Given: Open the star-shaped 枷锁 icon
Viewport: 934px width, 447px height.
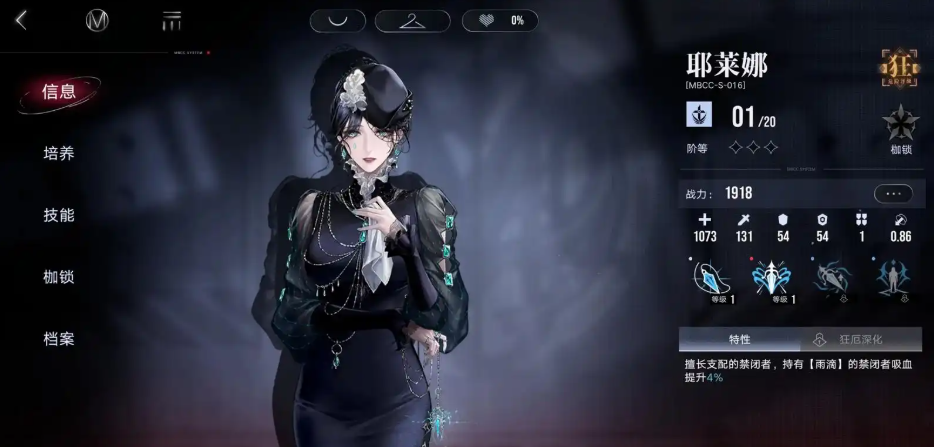Looking at the screenshot, I should tap(899, 124).
